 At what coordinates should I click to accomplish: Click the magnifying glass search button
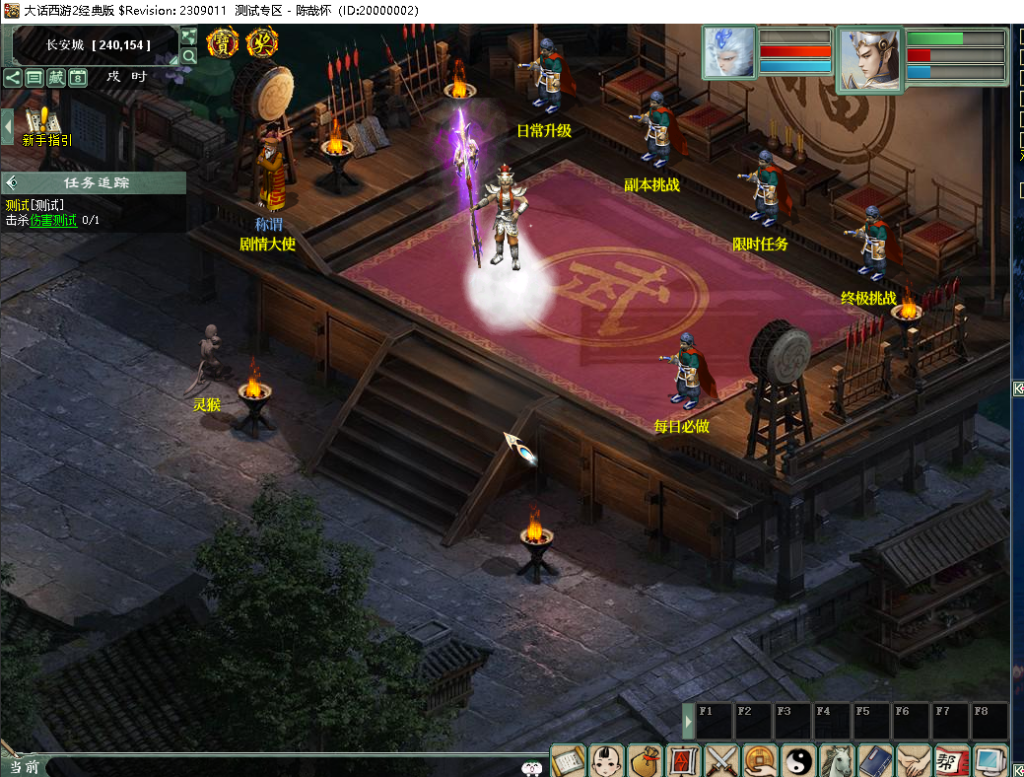[x=188, y=56]
